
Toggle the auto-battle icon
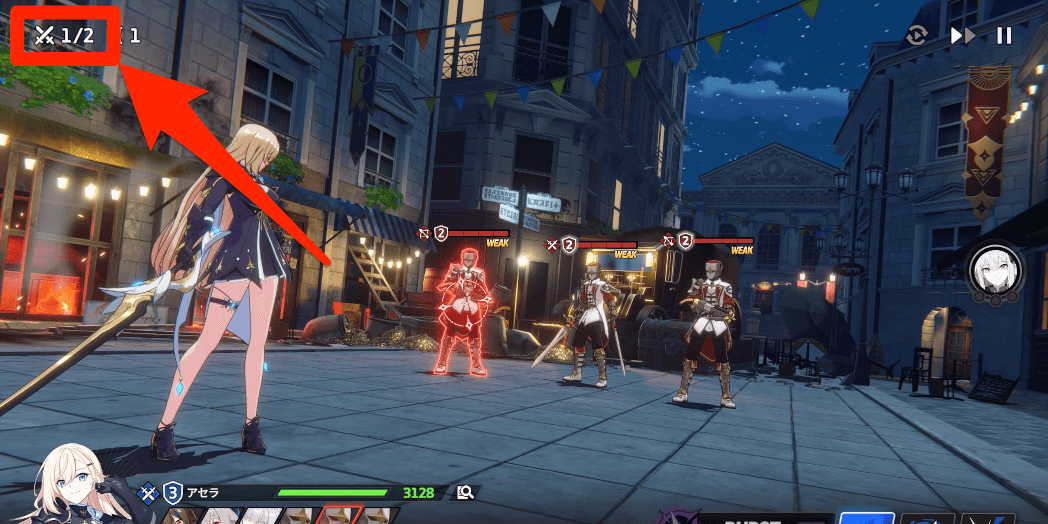click(x=917, y=36)
